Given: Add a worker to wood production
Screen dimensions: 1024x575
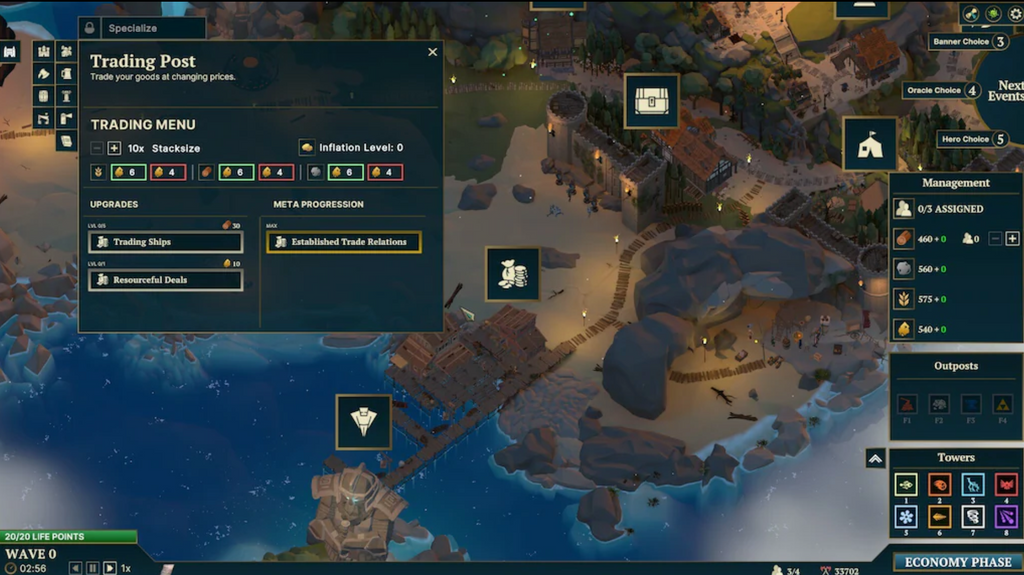Looking at the screenshot, I should click(x=1012, y=238).
